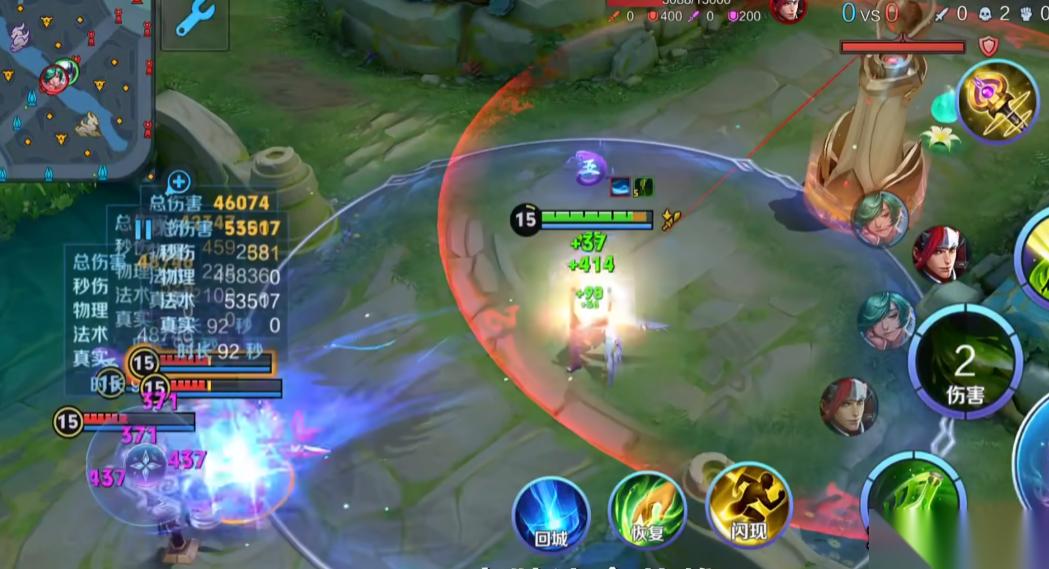The width and height of the screenshot is (1049, 569).
Task: Activate the 回城 recall button
Action: (x=550, y=514)
